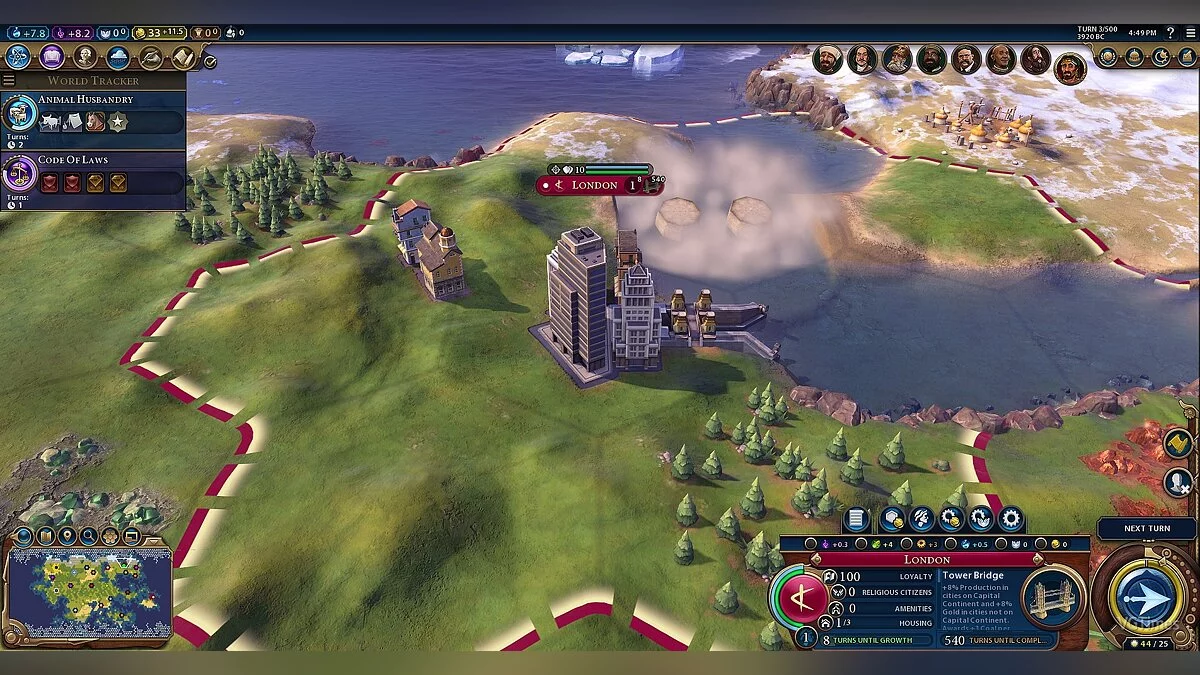Open the Technology Tree button
The width and height of the screenshot is (1200, 675).
pos(18,57)
